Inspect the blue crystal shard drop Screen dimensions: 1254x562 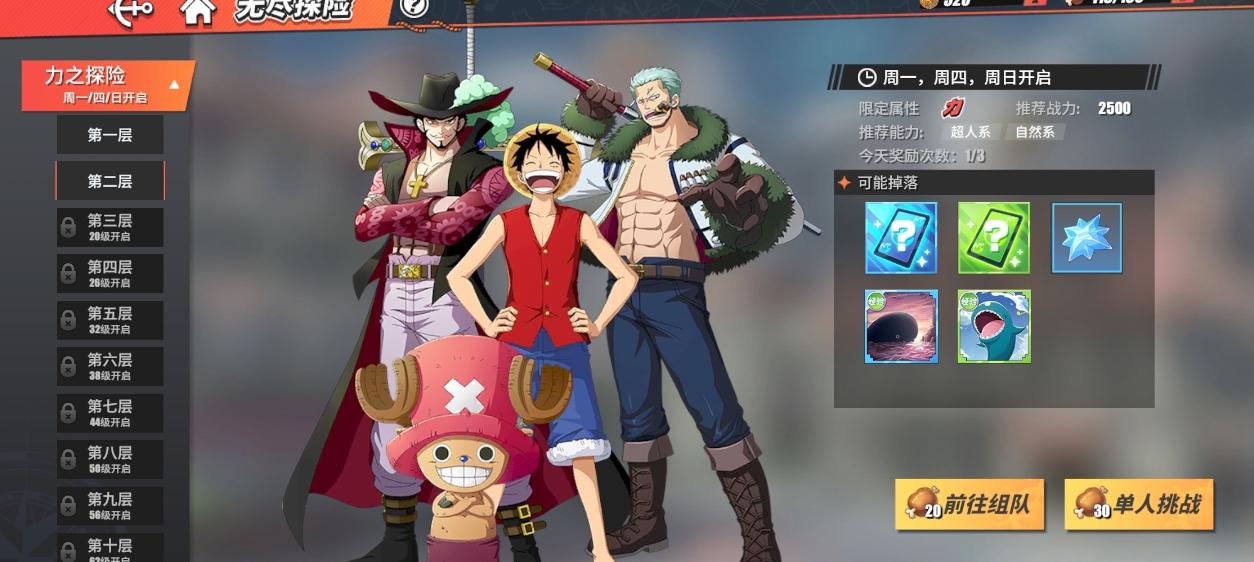click(1087, 238)
